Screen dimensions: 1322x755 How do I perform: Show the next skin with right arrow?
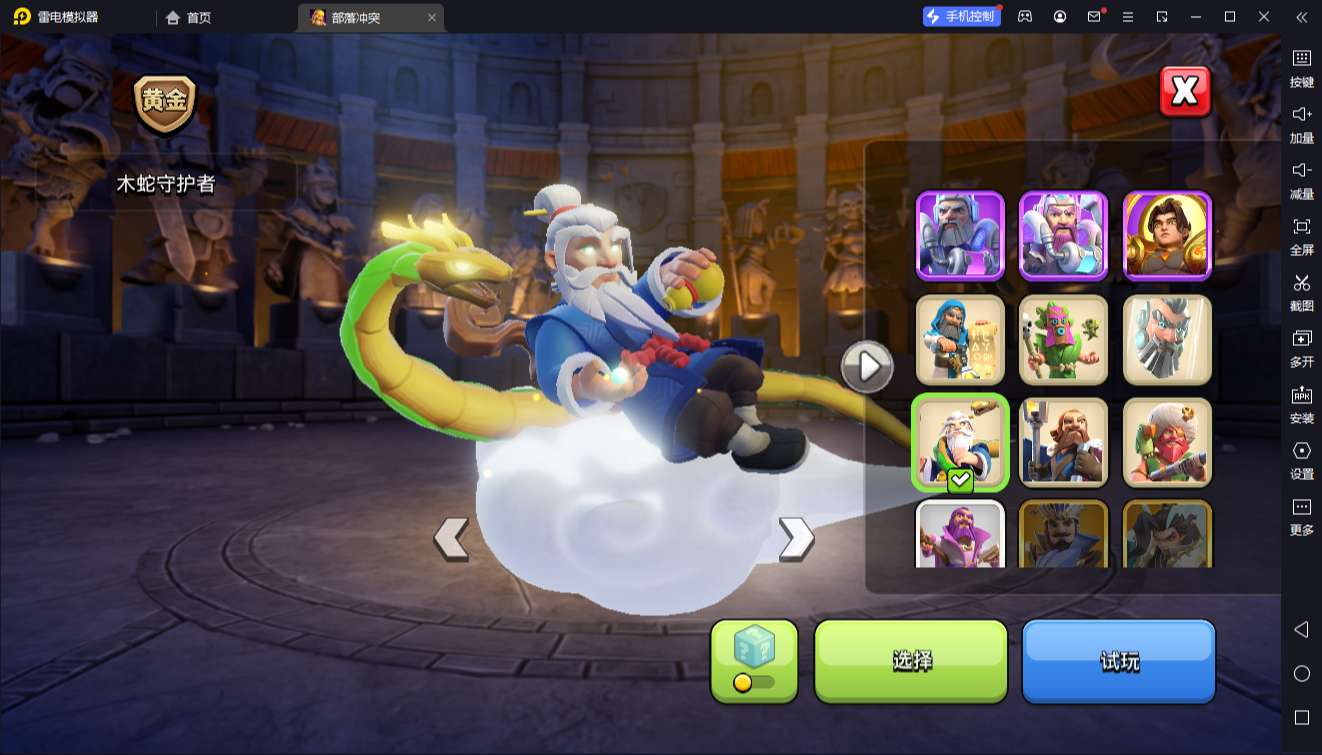click(x=796, y=538)
